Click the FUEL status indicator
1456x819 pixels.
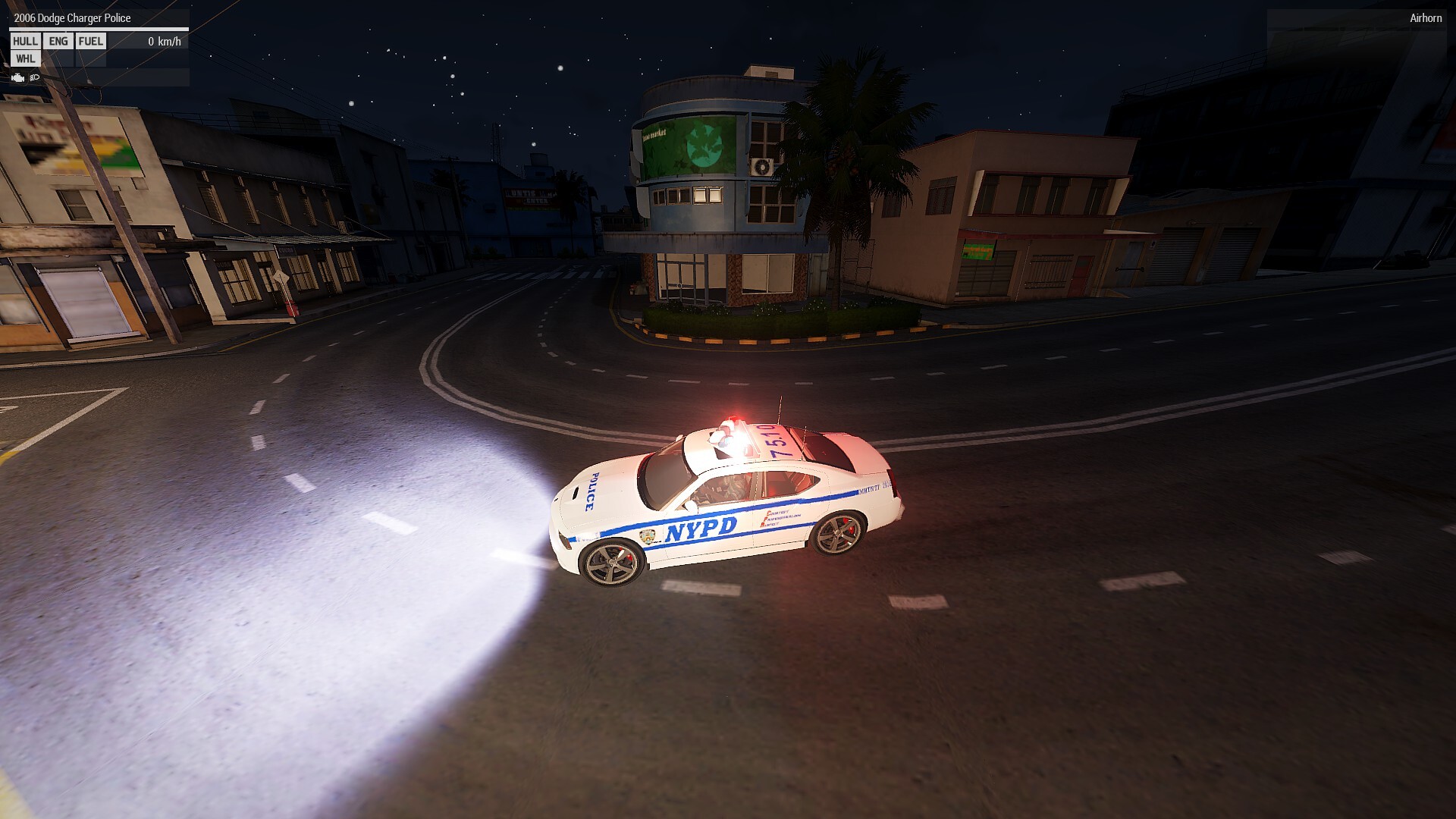click(x=91, y=42)
